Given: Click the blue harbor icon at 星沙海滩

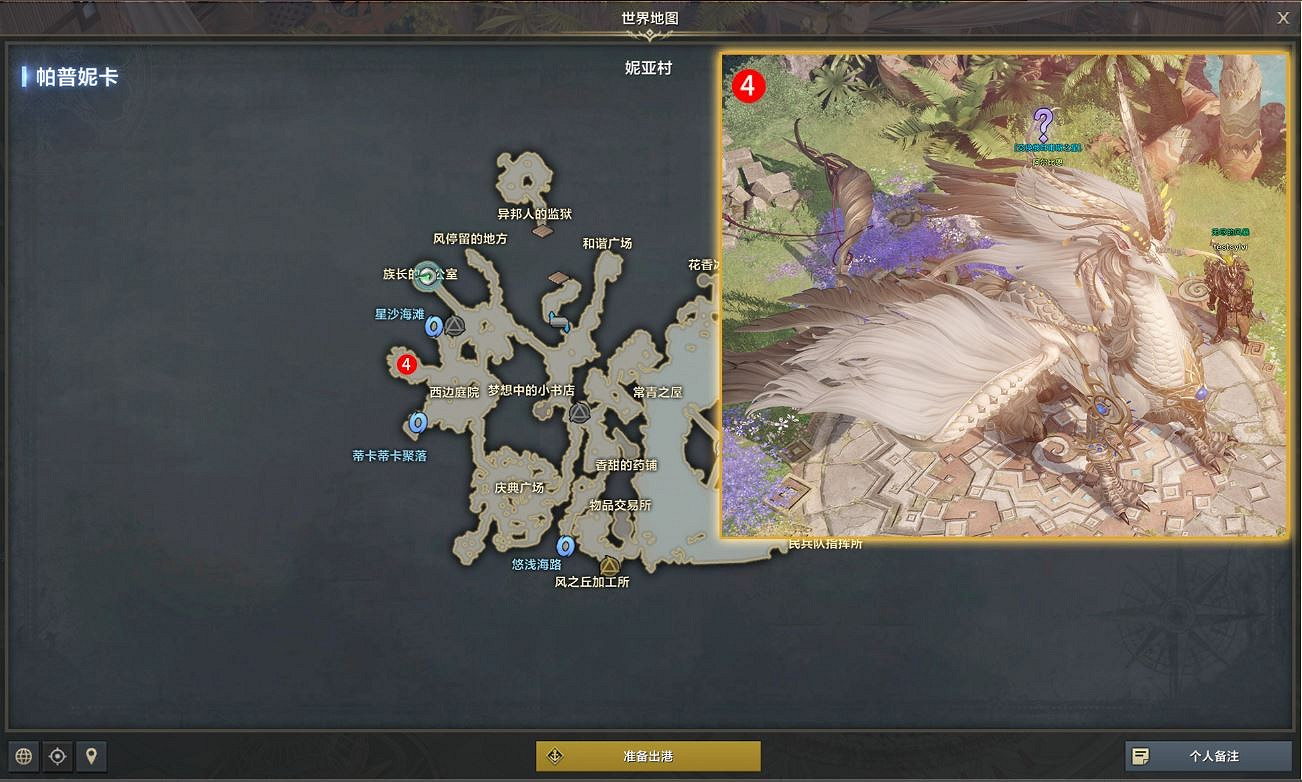Looking at the screenshot, I should [436, 323].
